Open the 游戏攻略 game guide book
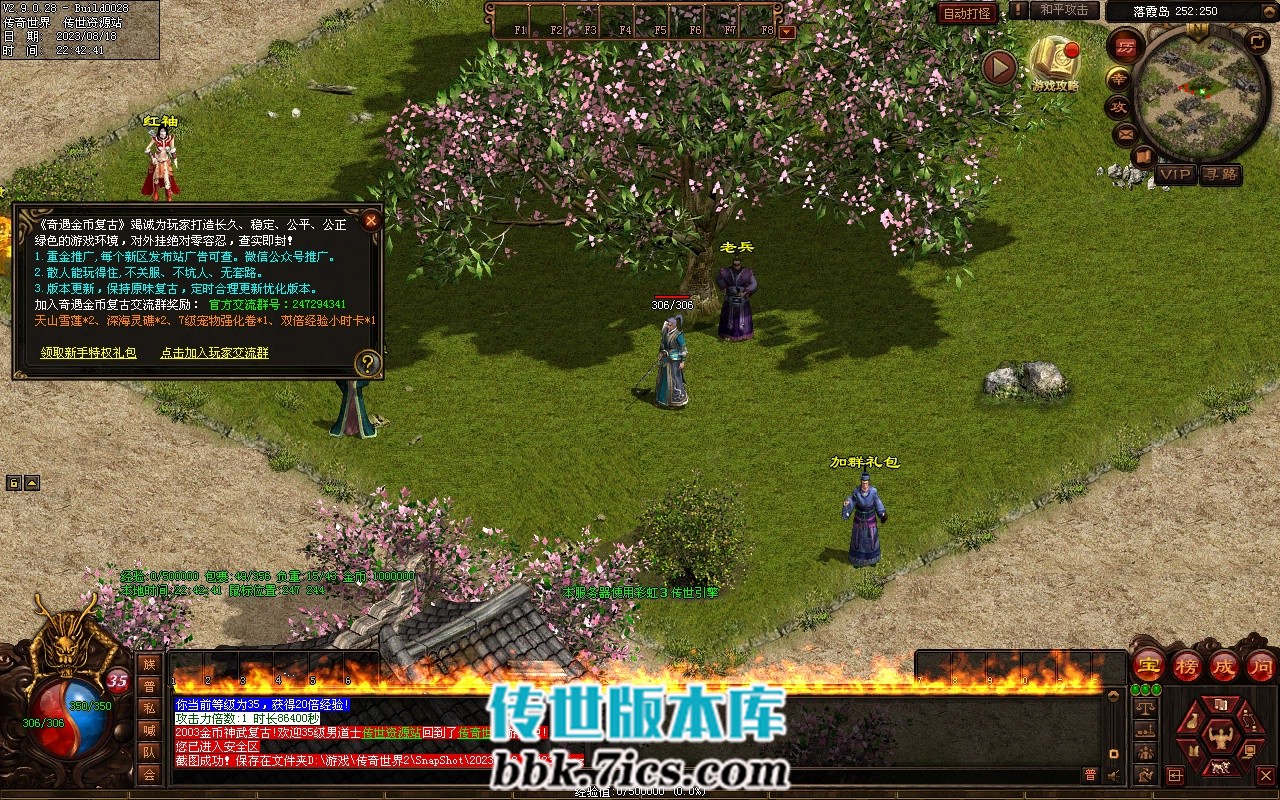Viewport: 1280px width, 800px height. (x=1055, y=62)
